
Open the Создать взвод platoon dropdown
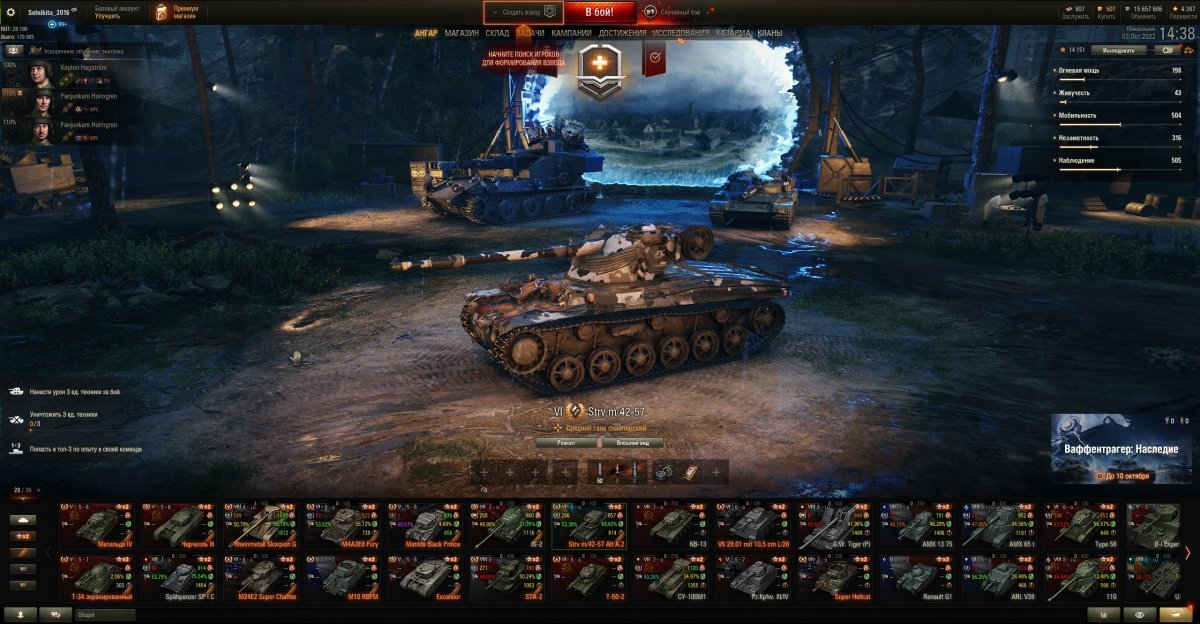click(522, 12)
